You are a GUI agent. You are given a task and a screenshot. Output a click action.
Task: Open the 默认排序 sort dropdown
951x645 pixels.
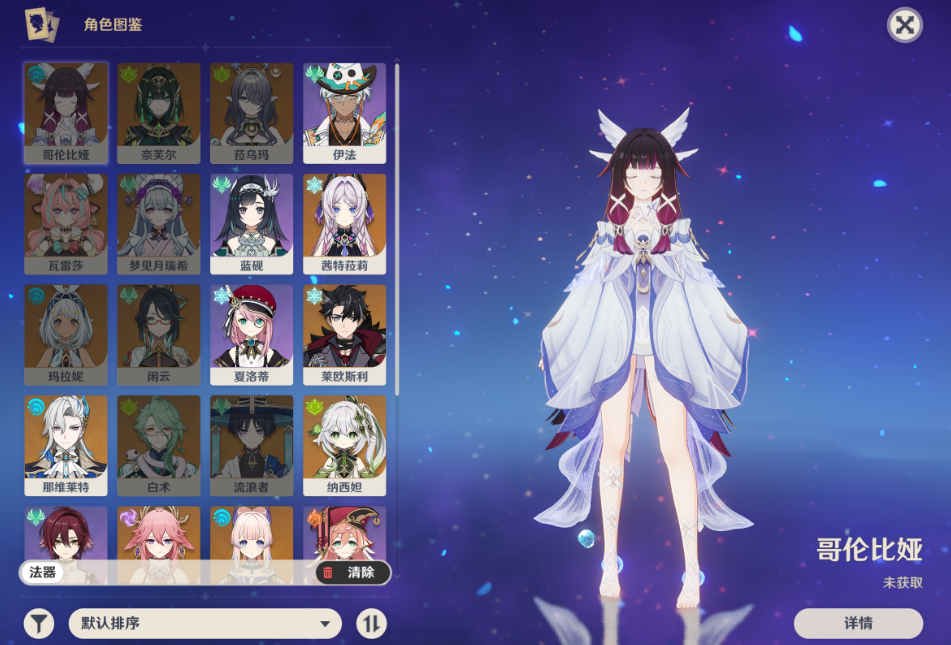205,624
